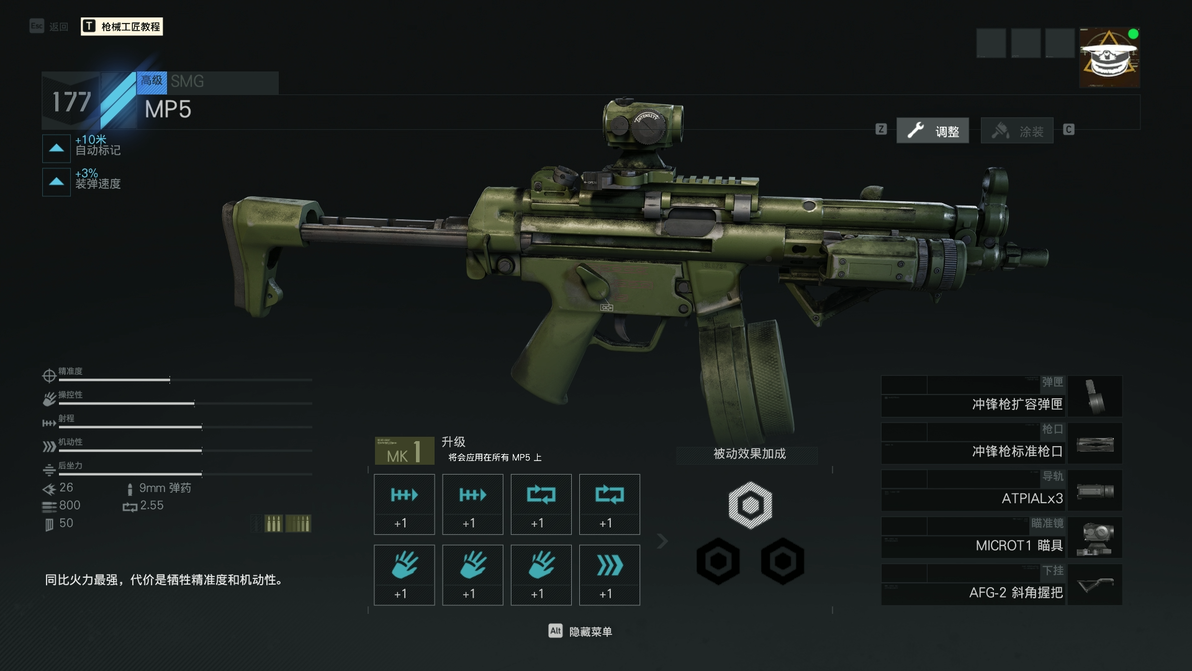Screen dimensions: 1192x671
Task: Select the 枪口 冲锋枪标准枪口 slot
Action: point(1001,444)
